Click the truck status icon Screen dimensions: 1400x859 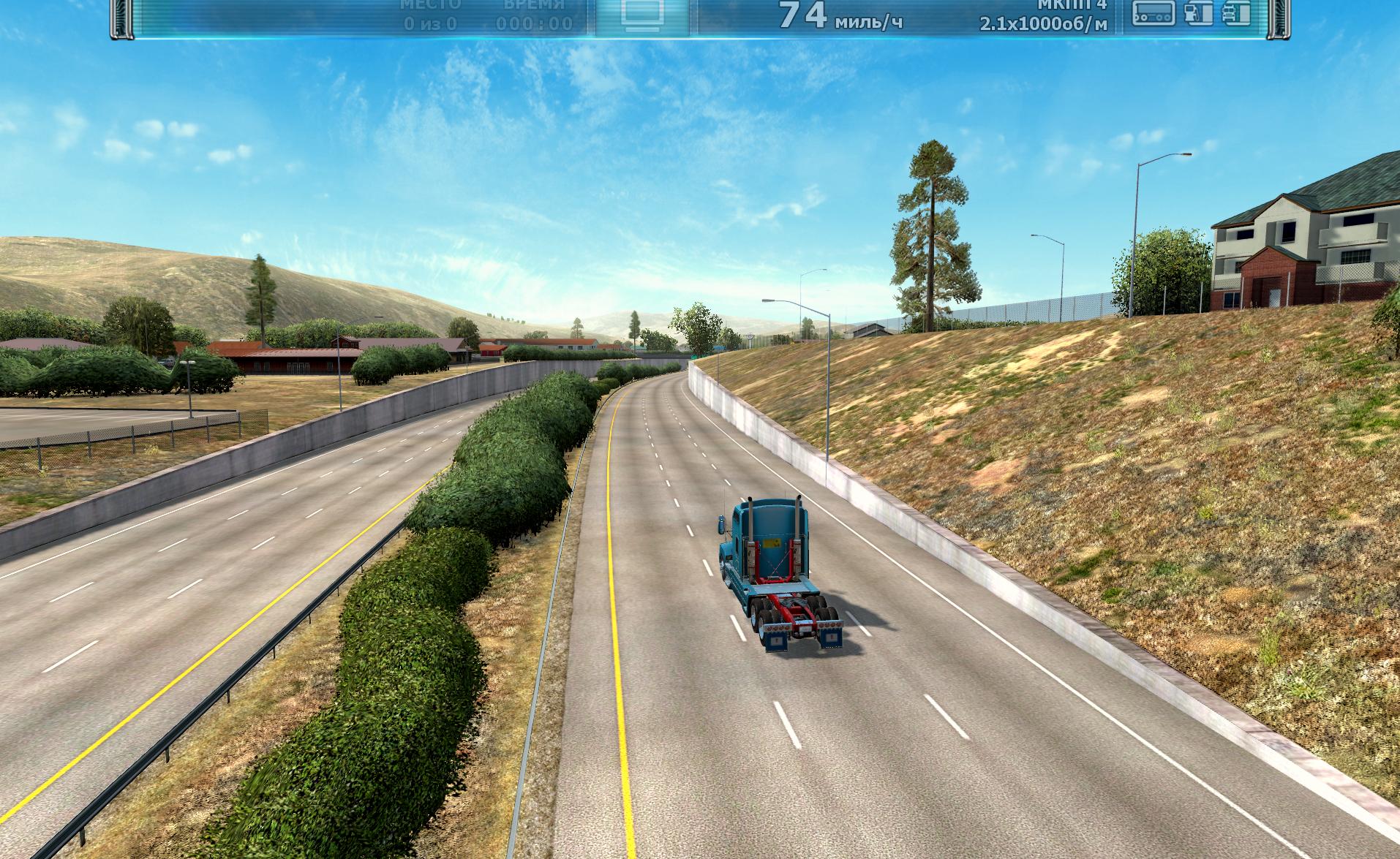(x=1236, y=13)
